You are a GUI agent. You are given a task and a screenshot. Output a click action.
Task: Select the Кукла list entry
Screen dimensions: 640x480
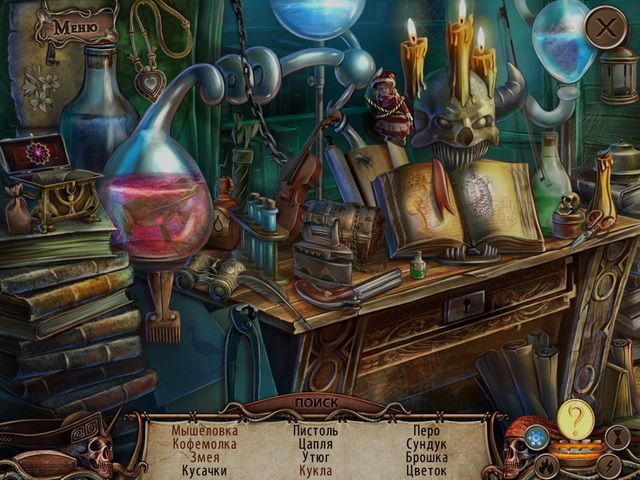315,470
